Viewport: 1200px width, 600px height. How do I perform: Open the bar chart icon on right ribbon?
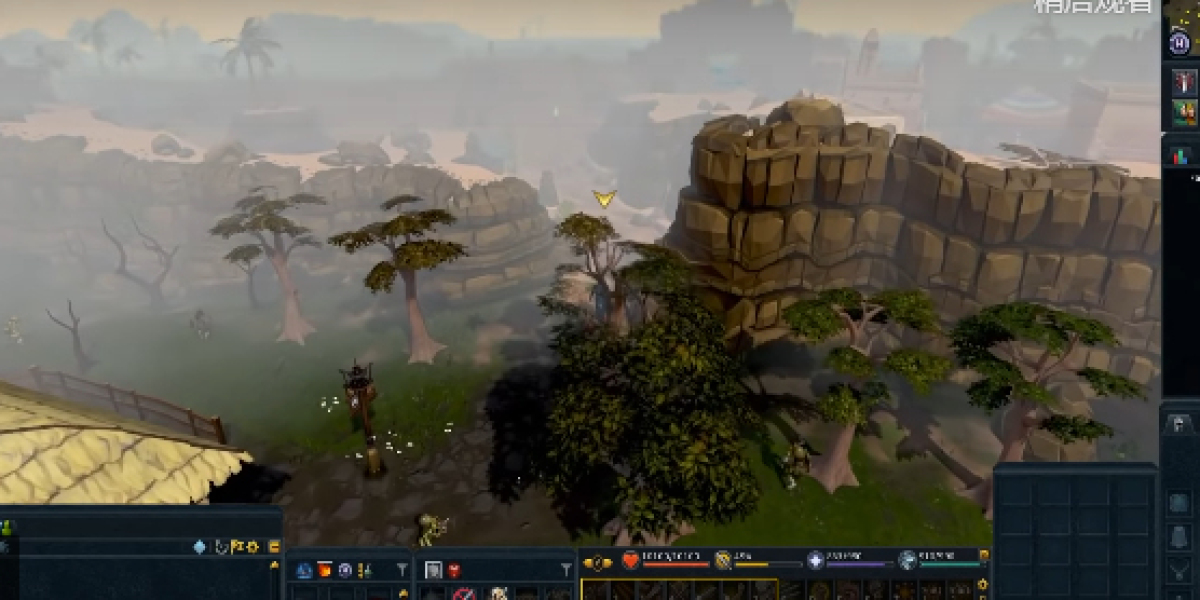coord(1181,156)
